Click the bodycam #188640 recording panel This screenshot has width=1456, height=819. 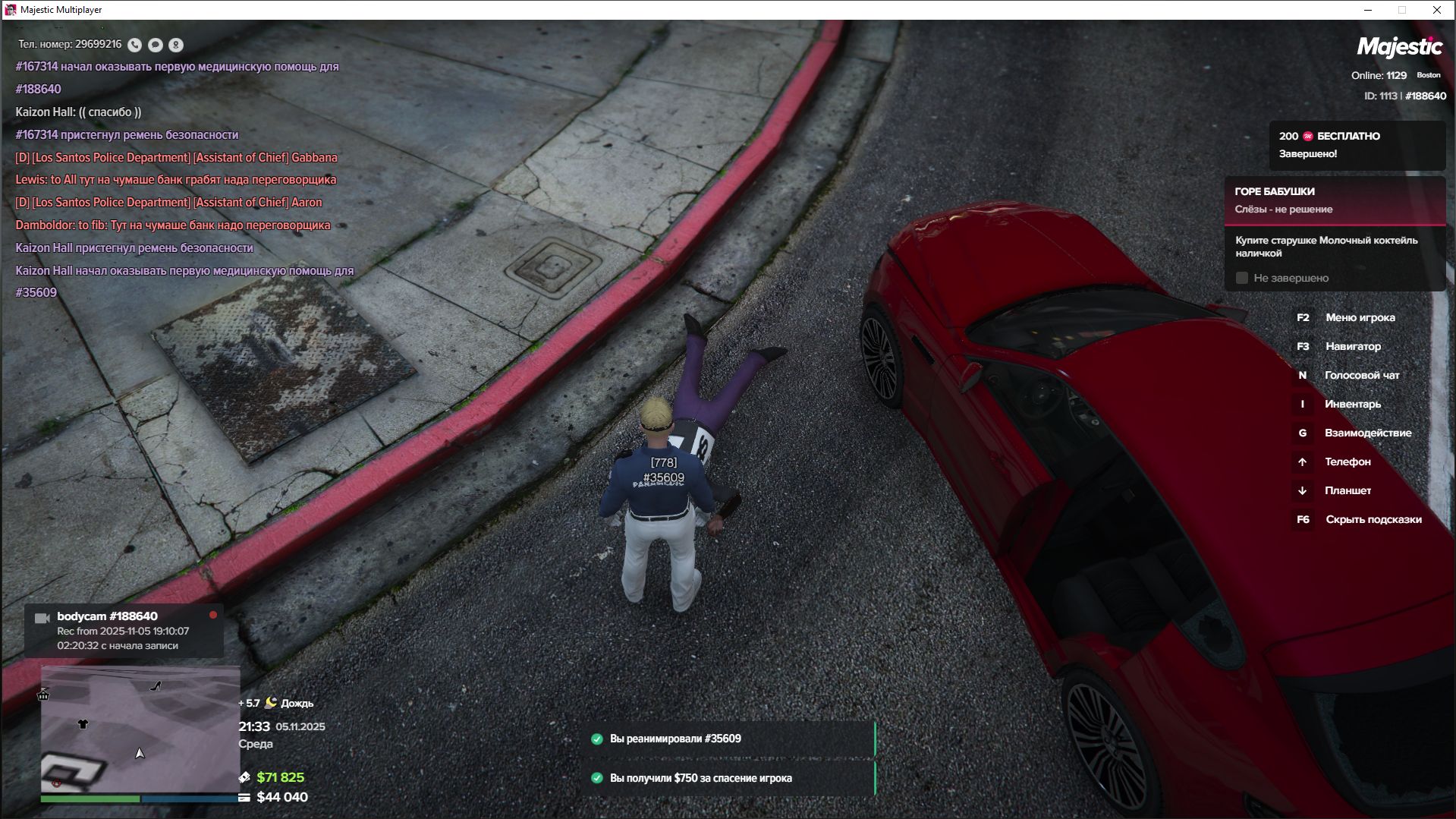point(124,631)
